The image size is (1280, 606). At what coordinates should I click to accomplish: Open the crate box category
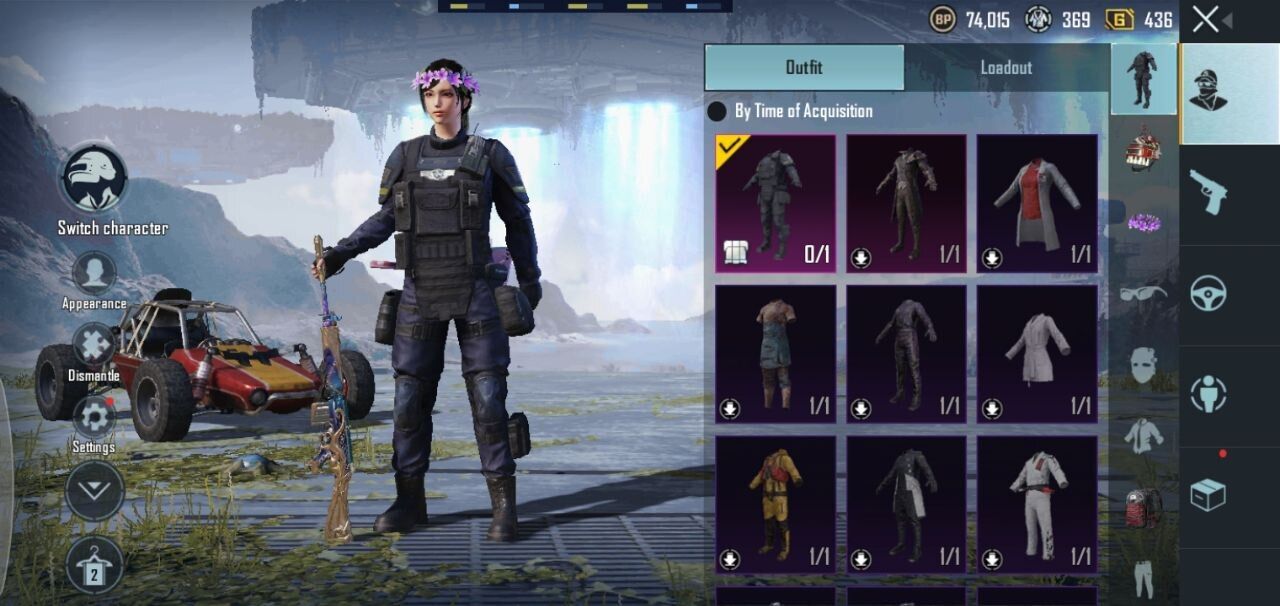pyautogui.click(x=1208, y=494)
